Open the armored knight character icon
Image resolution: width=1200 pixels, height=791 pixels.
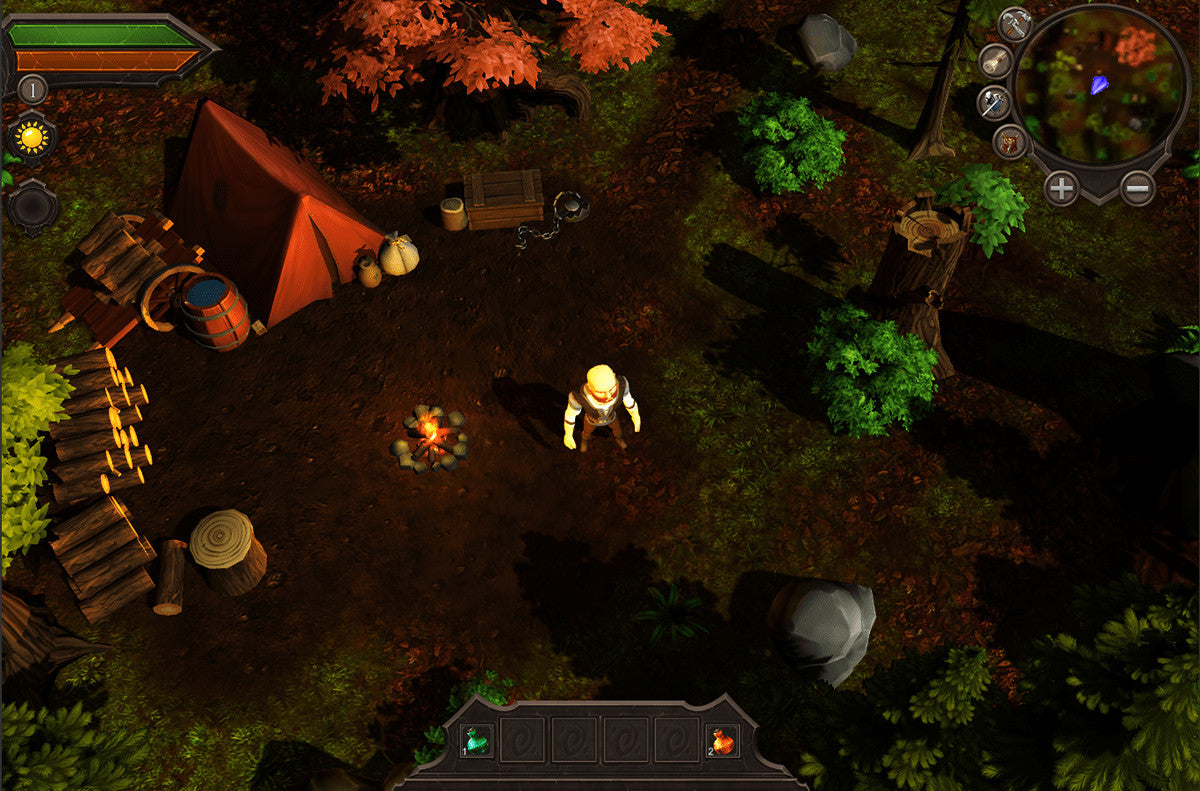[x=994, y=102]
